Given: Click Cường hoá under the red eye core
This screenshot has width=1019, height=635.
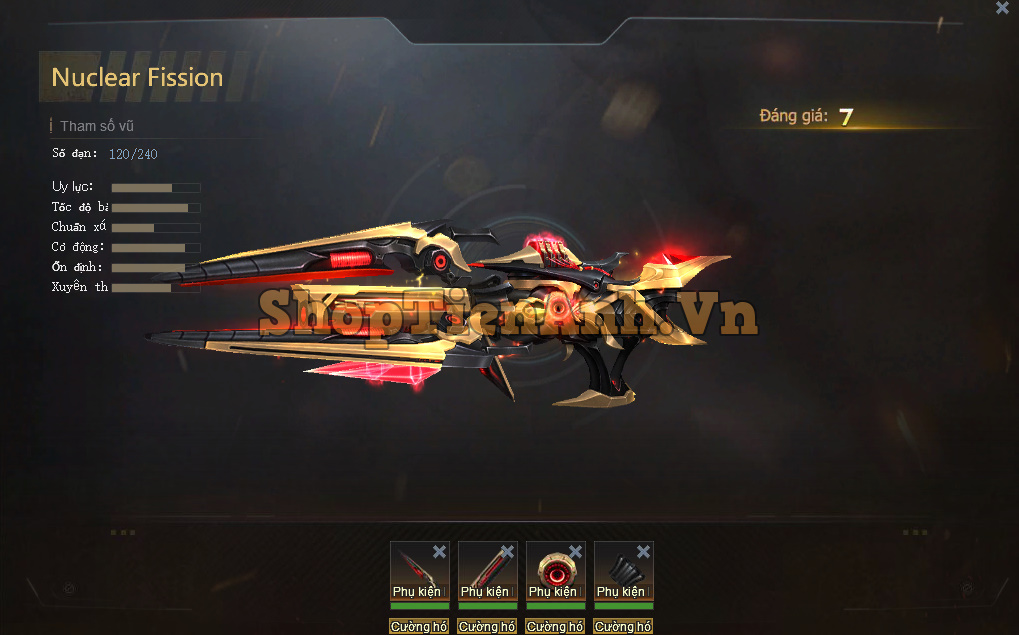Looking at the screenshot, I should (x=555, y=627).
